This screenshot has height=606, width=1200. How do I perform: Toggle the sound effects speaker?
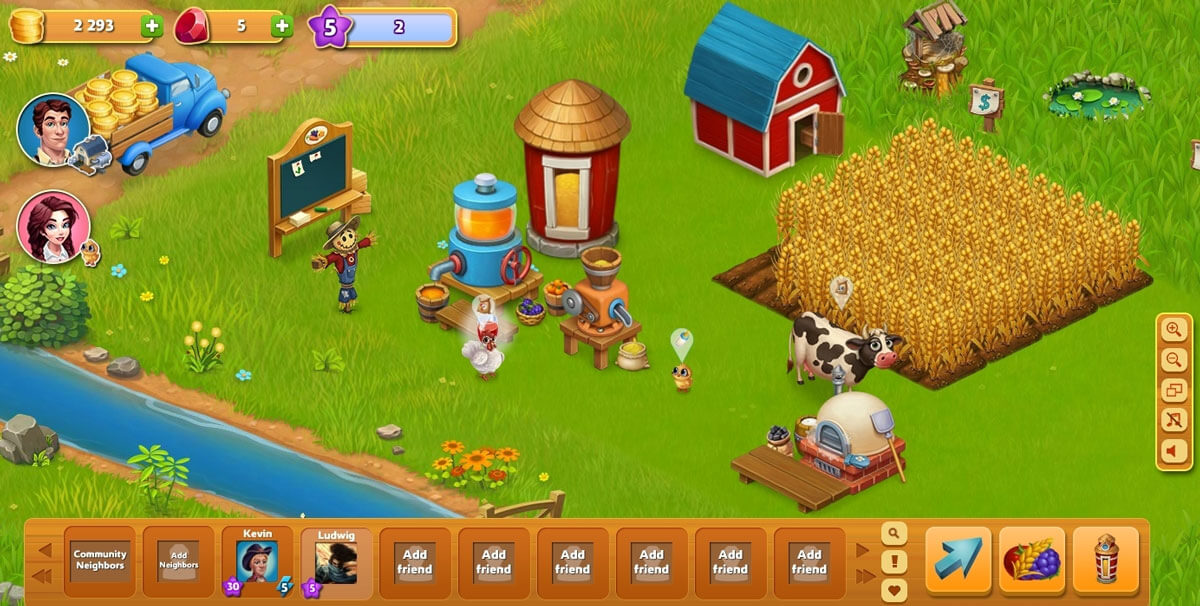1174,452
